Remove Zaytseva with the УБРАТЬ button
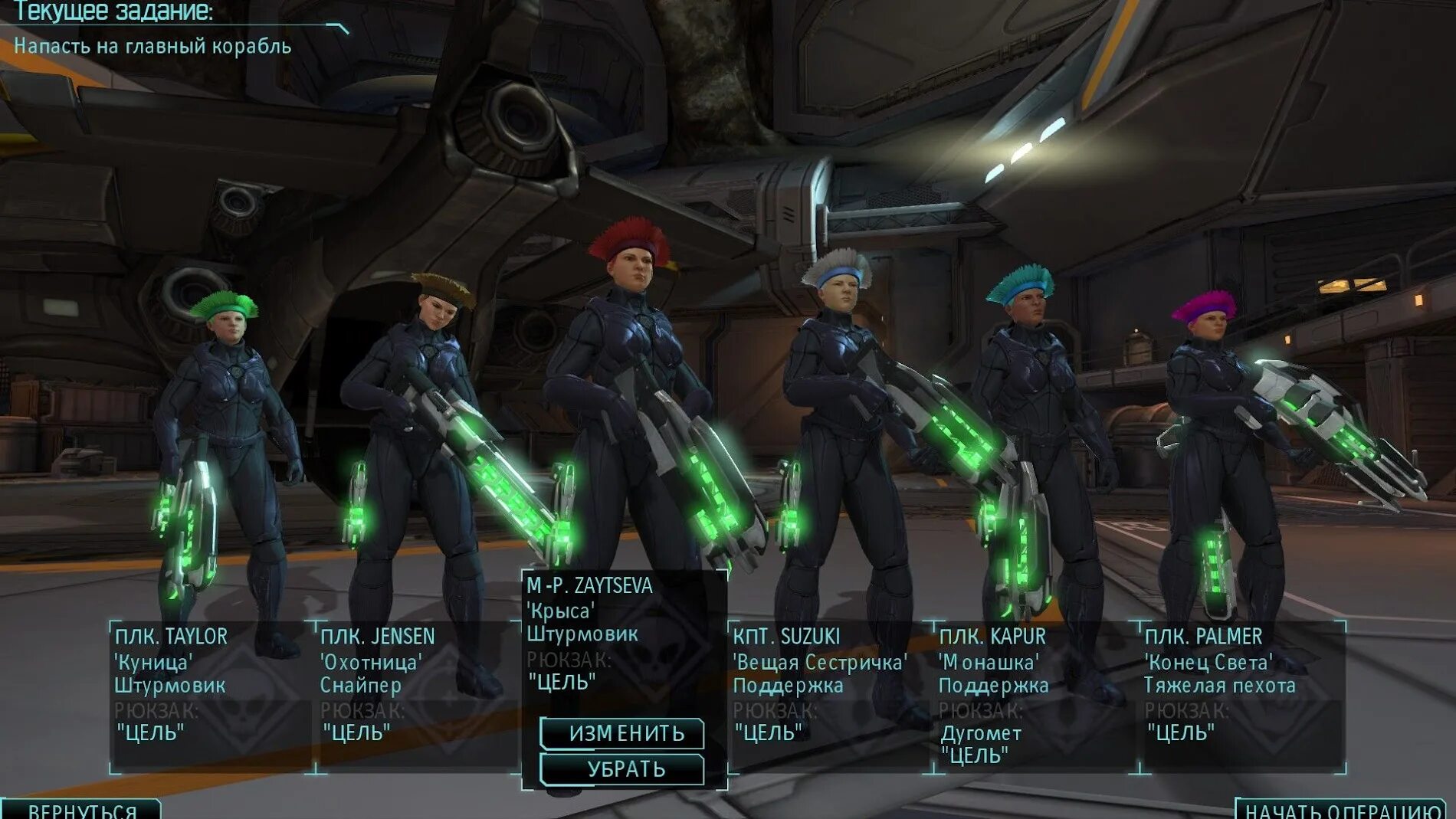This screenshot has width=1456, height=819. (x=622, y=769)
